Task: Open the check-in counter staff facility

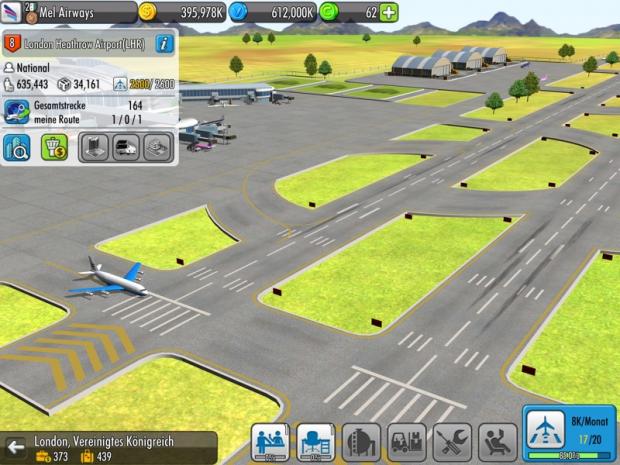Action: pyautogui.click(x=269, y=442)
